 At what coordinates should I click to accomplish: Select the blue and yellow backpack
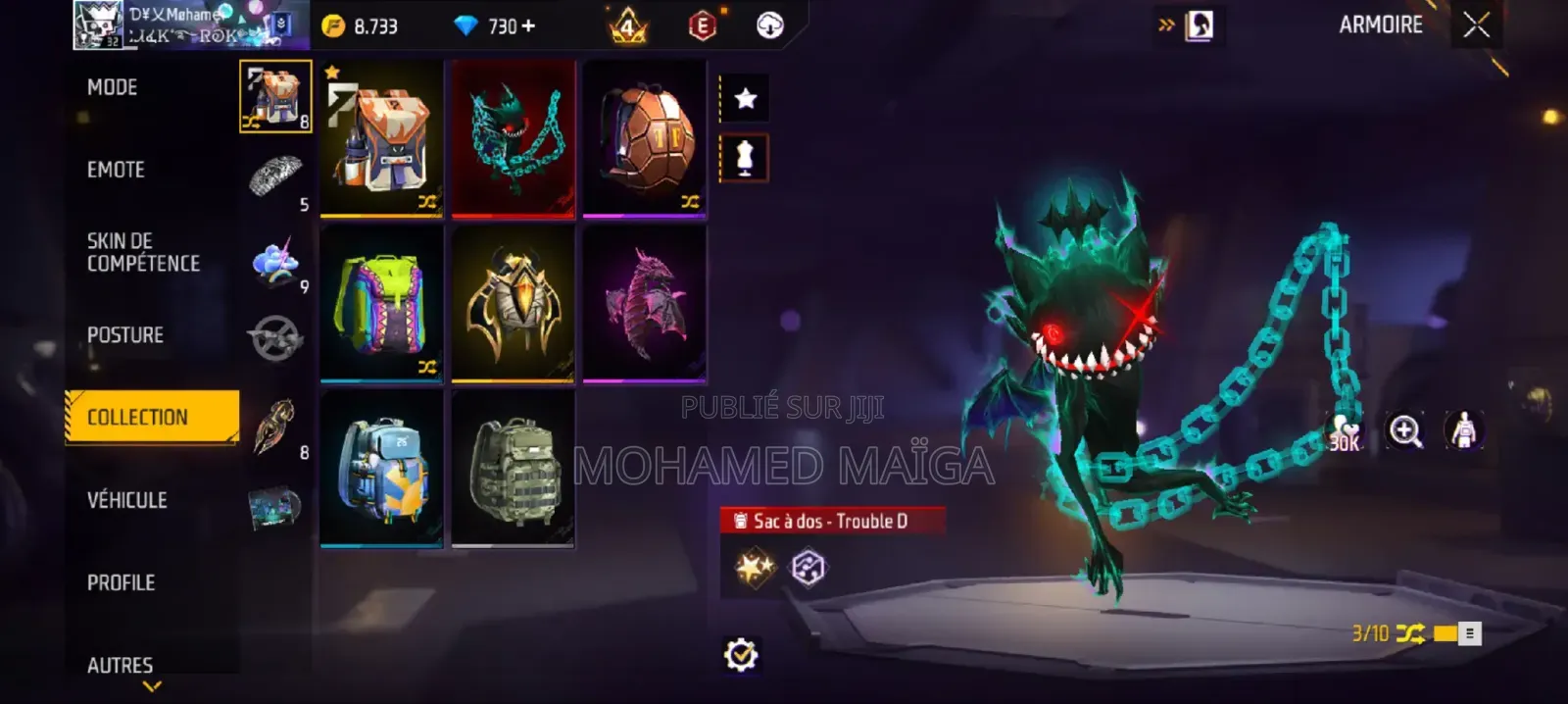[x=382, y=467]
